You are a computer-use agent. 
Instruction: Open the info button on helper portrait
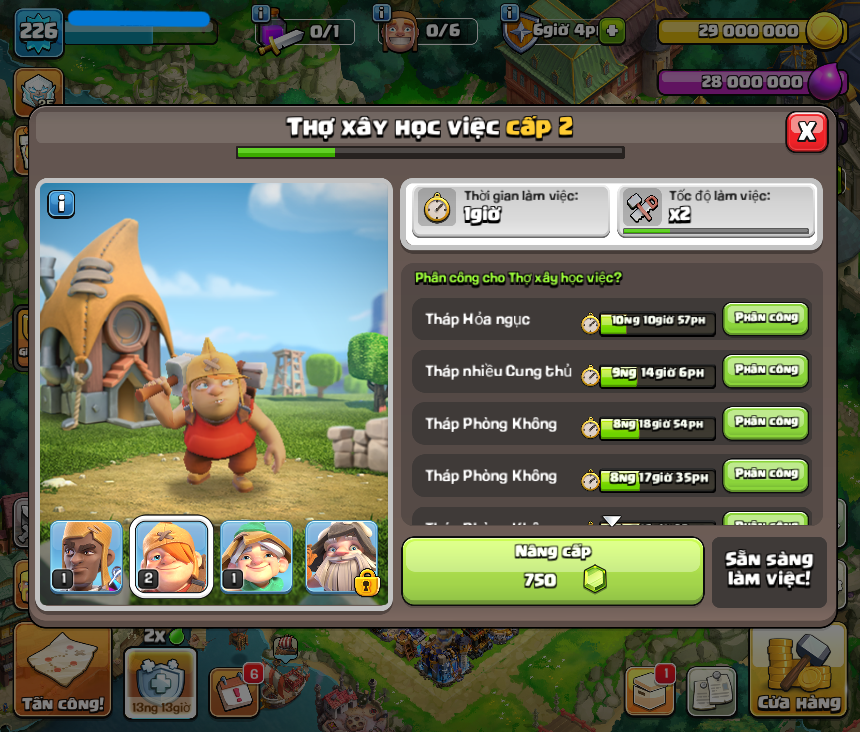click(61, 204)
